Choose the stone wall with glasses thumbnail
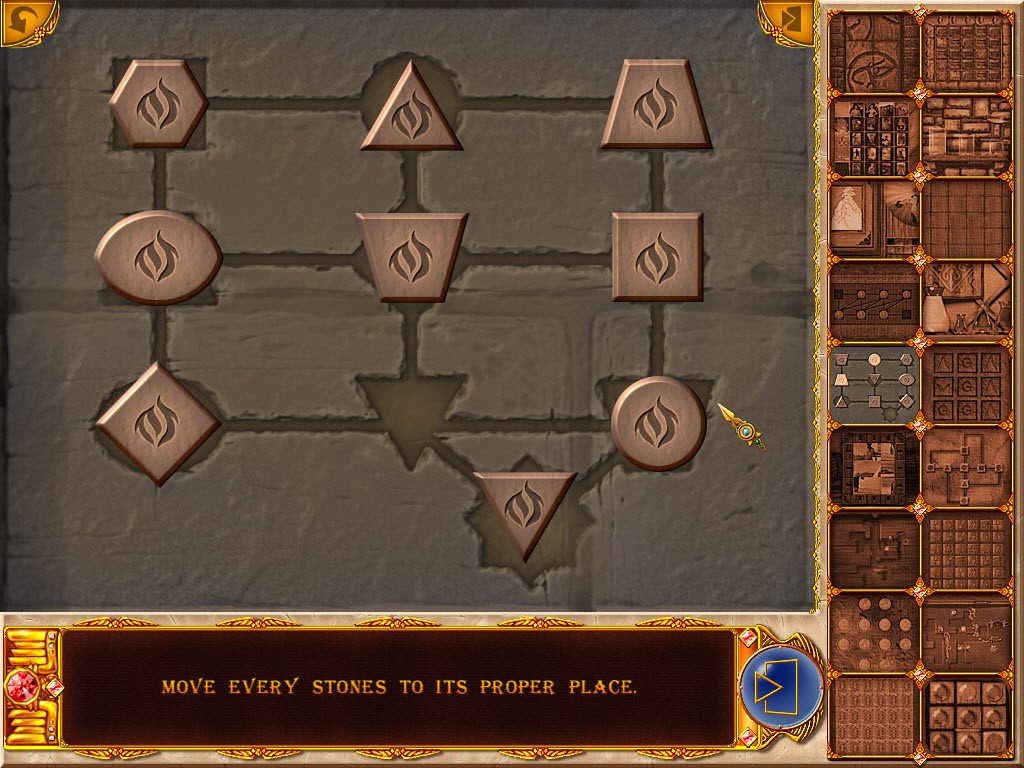The height and width of the screenshot is (768, 1024). pyautogui.click(x=966, y=137)
